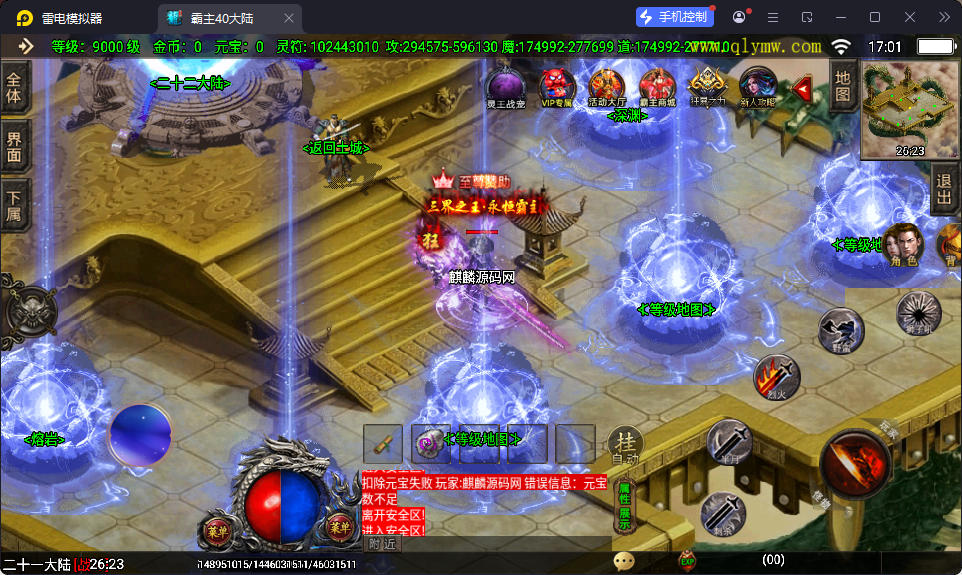Use the 半月 half-moon sword skill
This screenshot has width=962, height=575.
[x=729, y=440]
